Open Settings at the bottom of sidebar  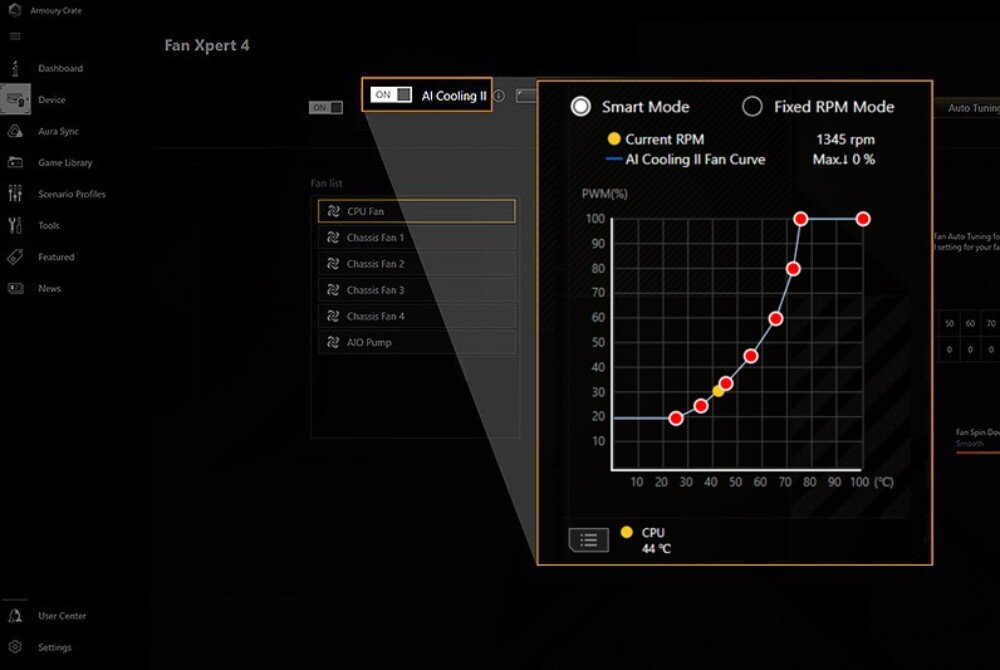point(54,647)
